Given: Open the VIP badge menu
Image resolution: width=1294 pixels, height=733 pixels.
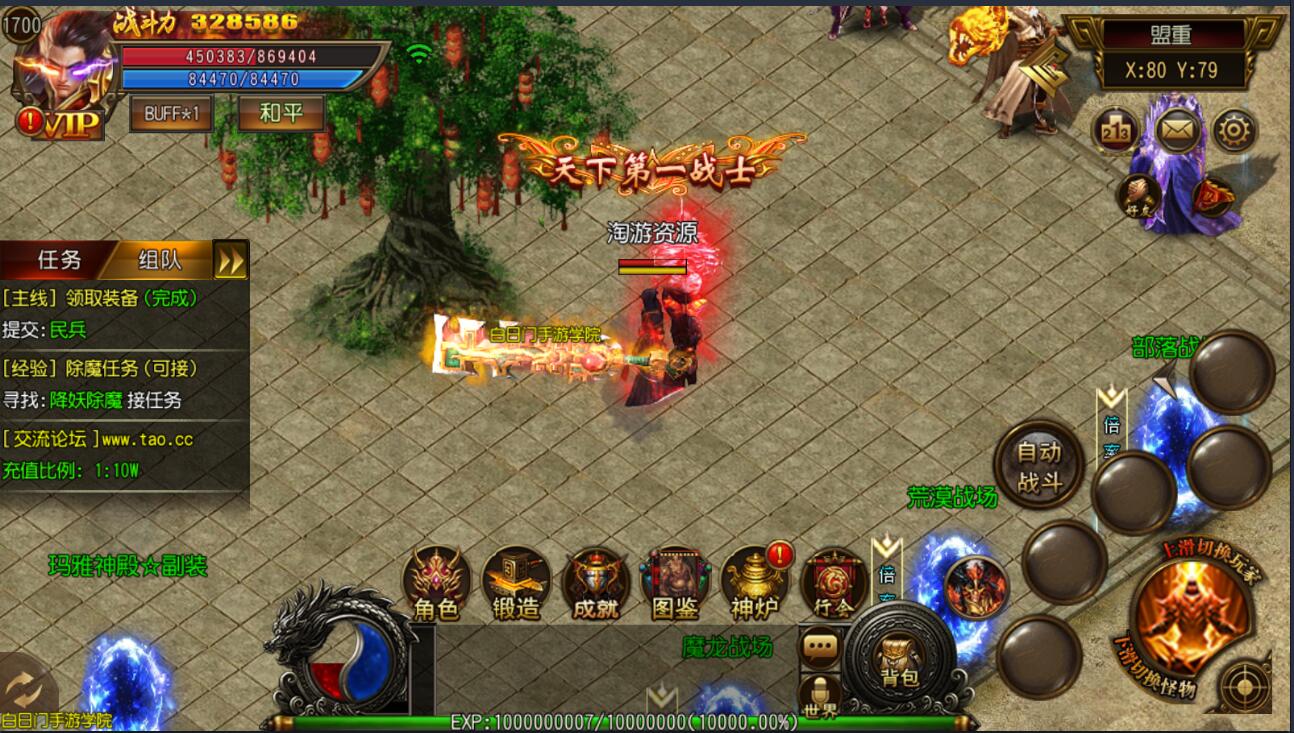Looking at the screenshot, I should coord(70,123).
